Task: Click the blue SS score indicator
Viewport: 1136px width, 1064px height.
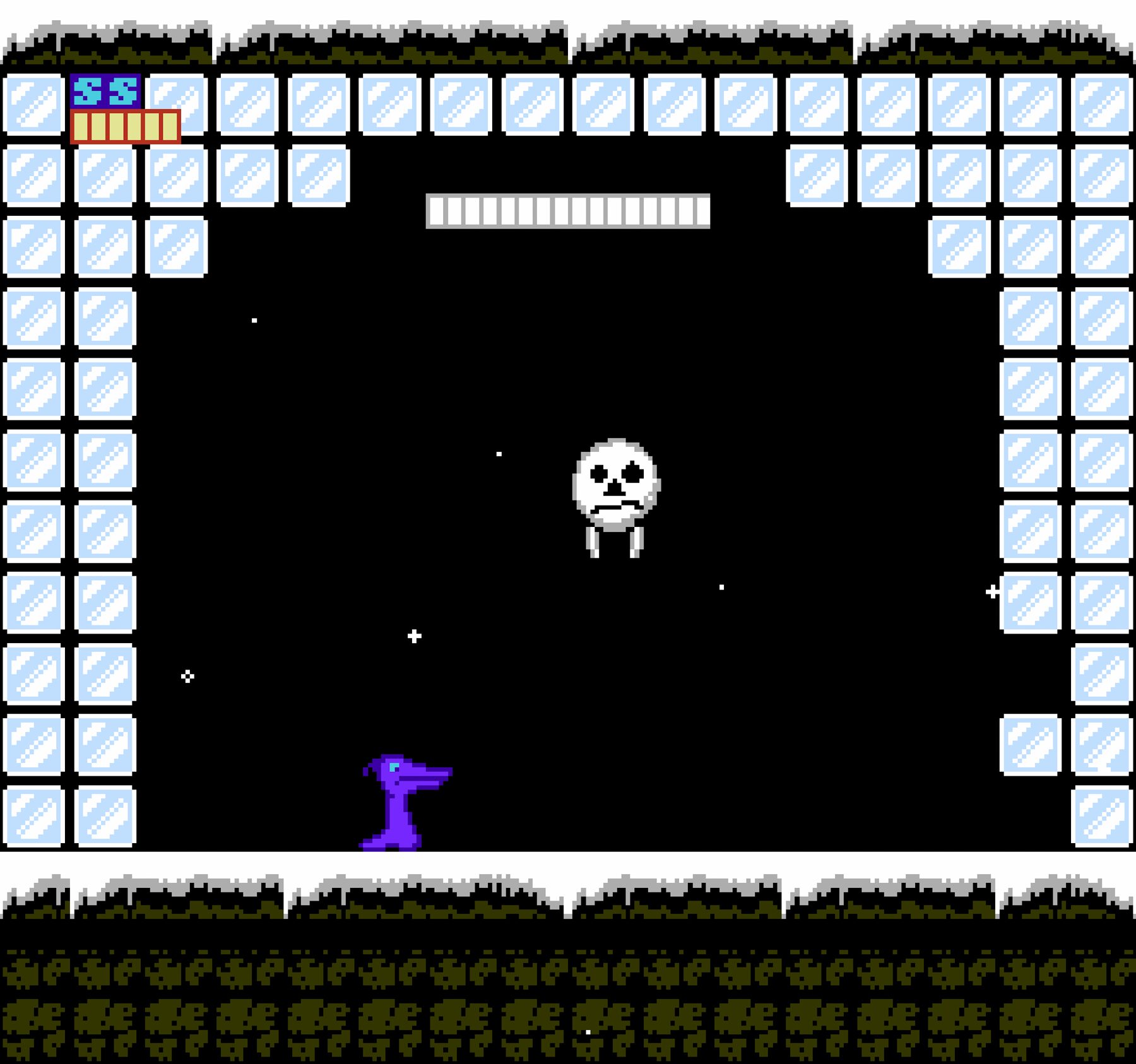Action: [106, 92]
